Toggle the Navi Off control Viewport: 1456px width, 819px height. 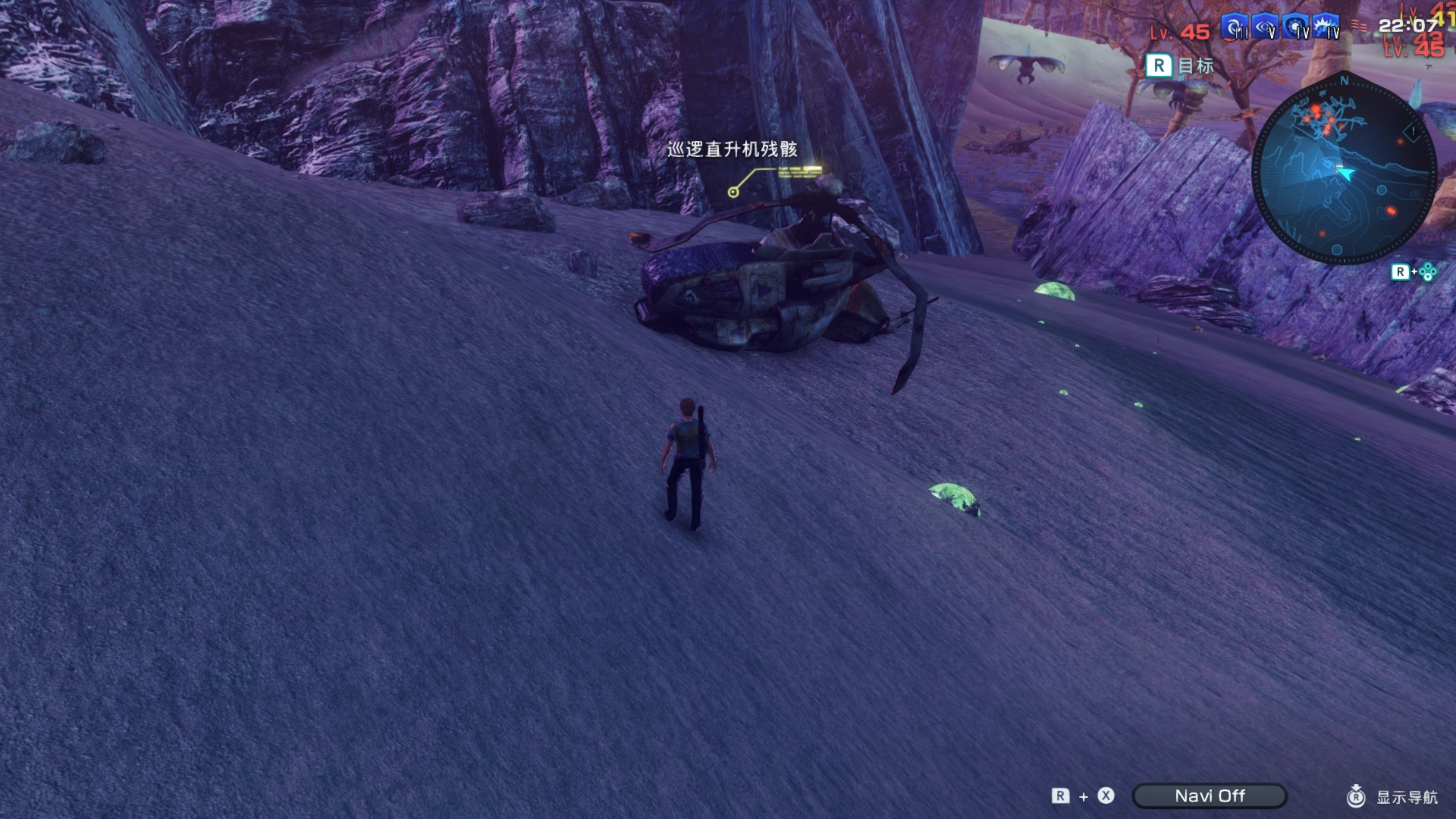pos(1210,795)
